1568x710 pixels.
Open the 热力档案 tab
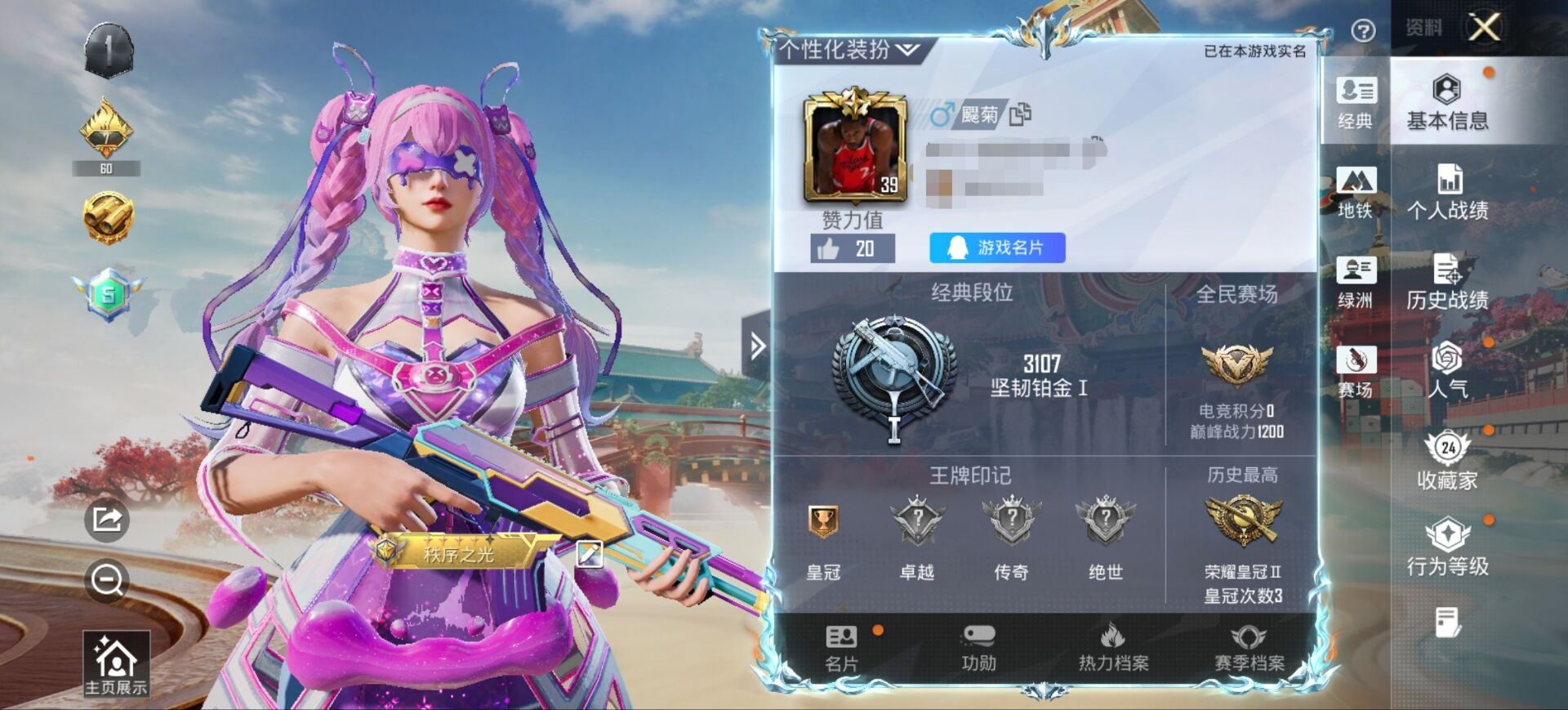click(1113, 648)
